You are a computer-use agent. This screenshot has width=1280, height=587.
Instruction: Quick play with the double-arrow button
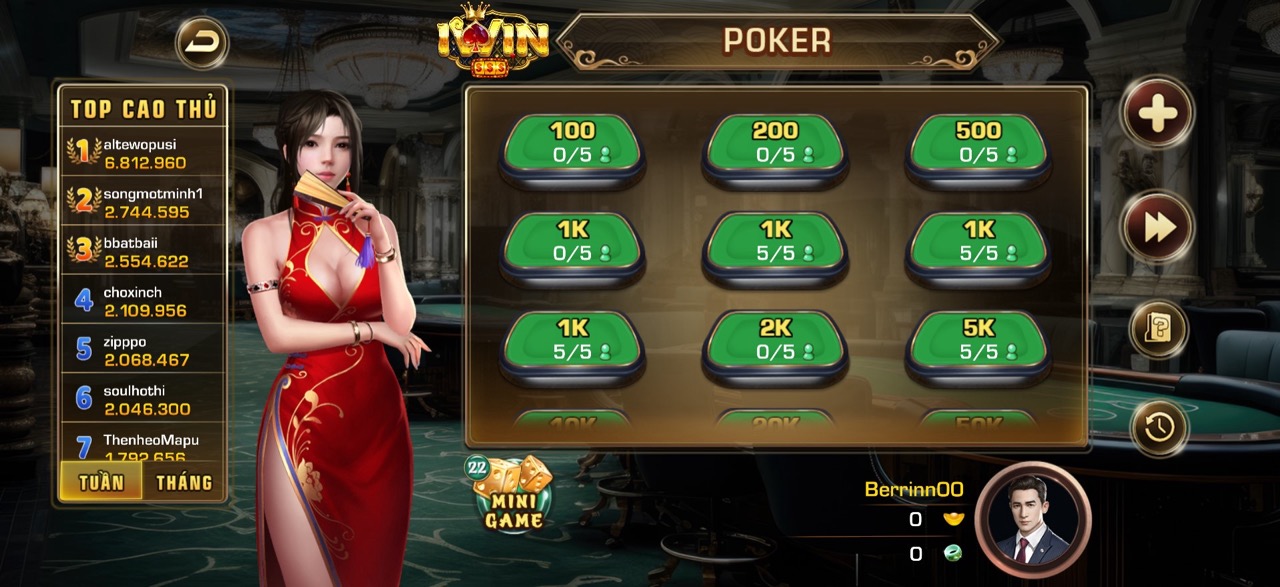(x=1158, y=227)
